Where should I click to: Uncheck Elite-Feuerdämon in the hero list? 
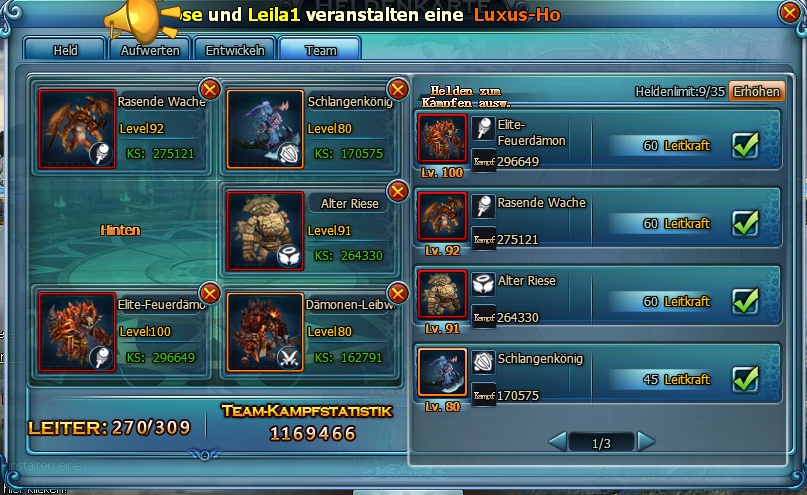pos(745,146)
